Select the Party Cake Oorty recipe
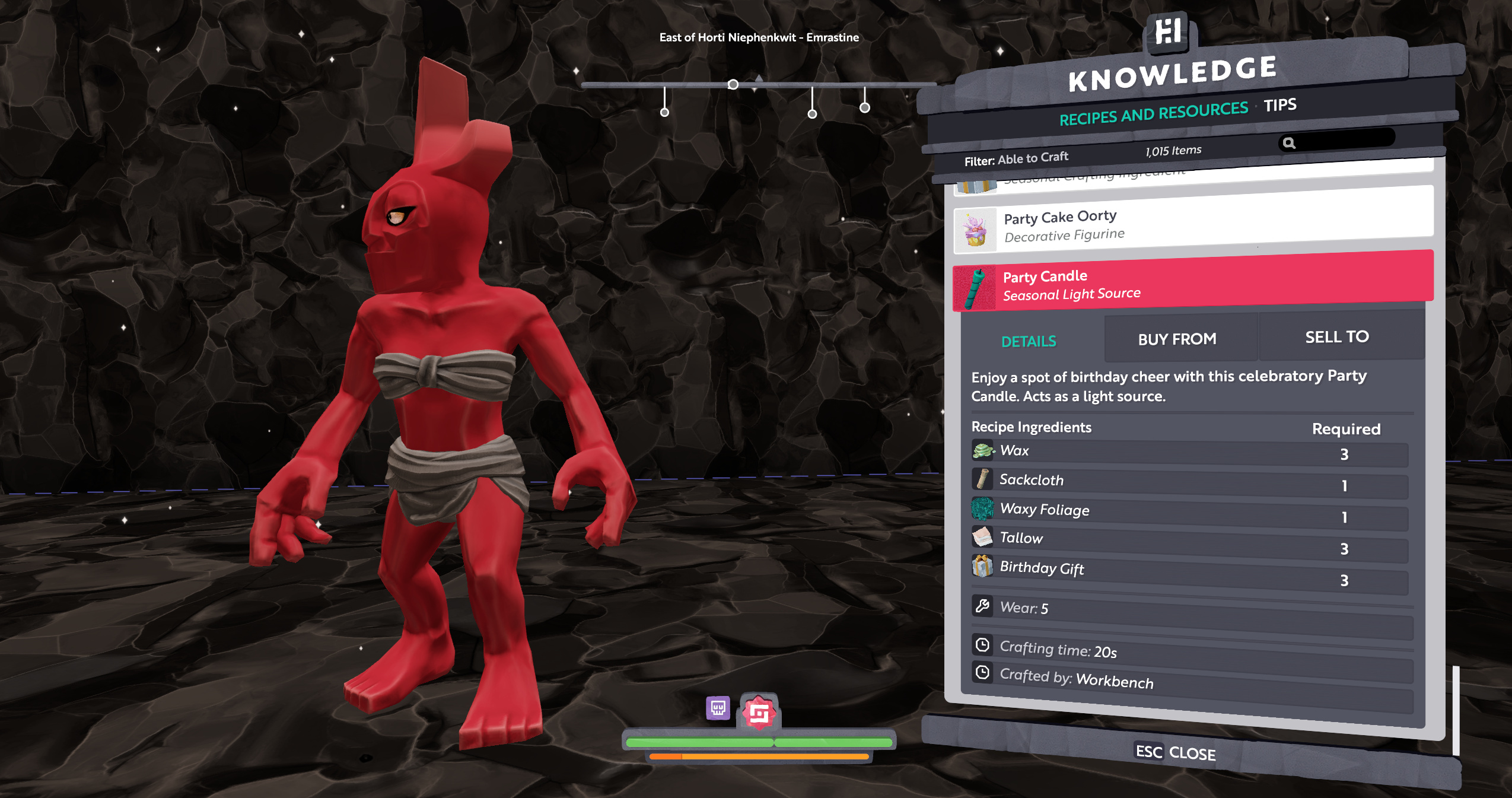 point(1192,226)
